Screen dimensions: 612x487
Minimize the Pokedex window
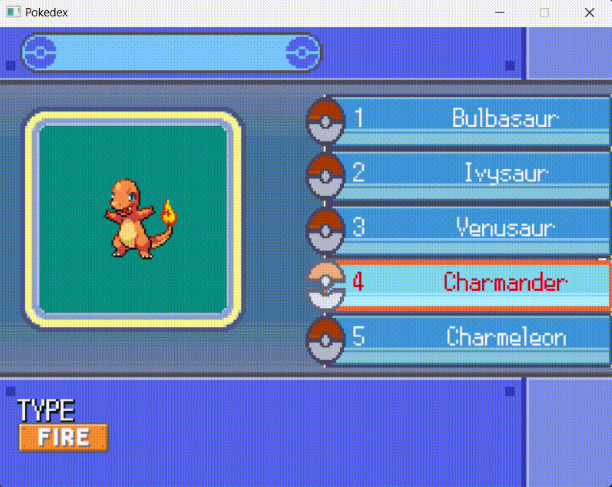pos(499,12)
